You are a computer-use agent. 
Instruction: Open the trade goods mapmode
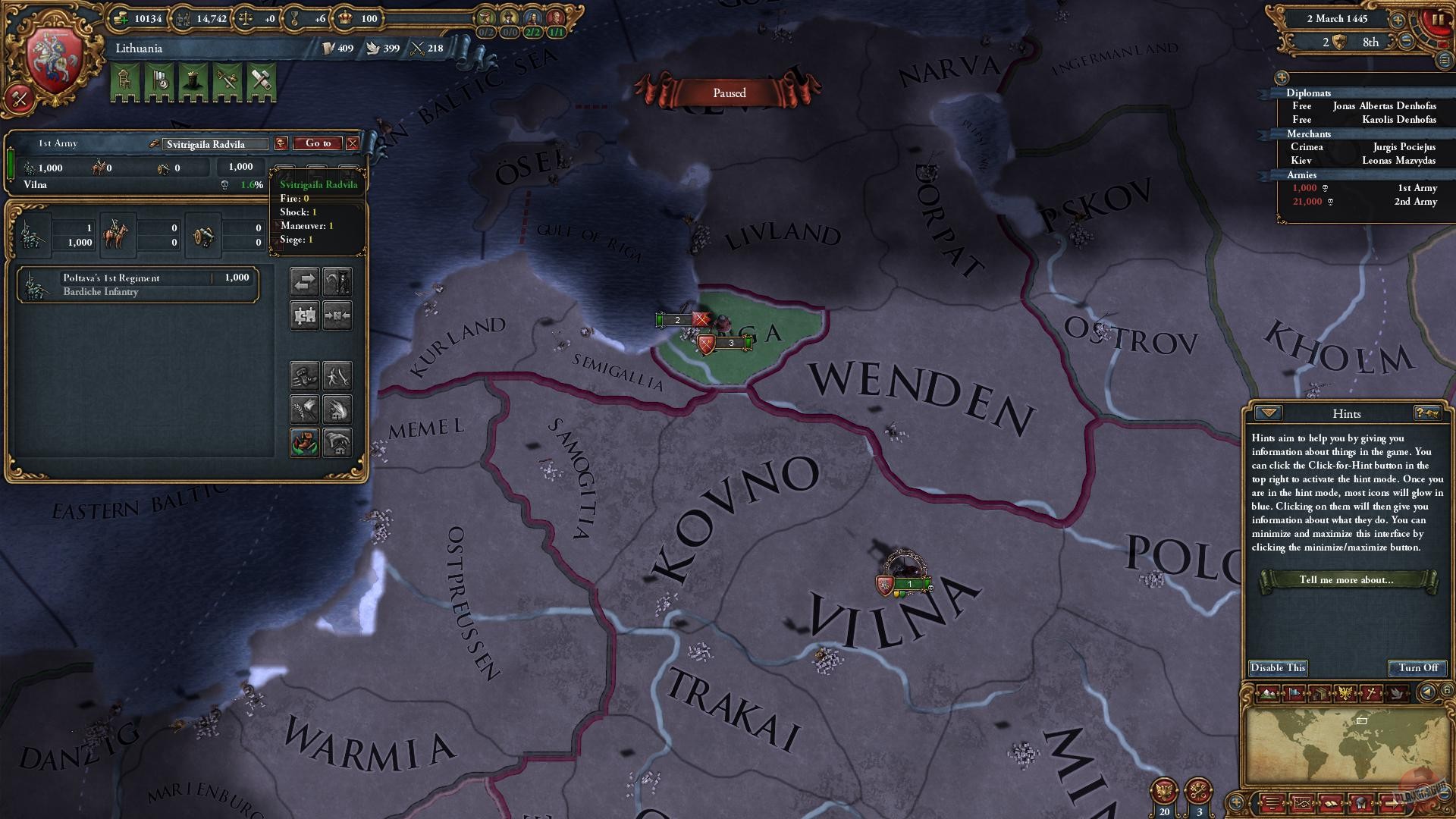[1321, 692]
